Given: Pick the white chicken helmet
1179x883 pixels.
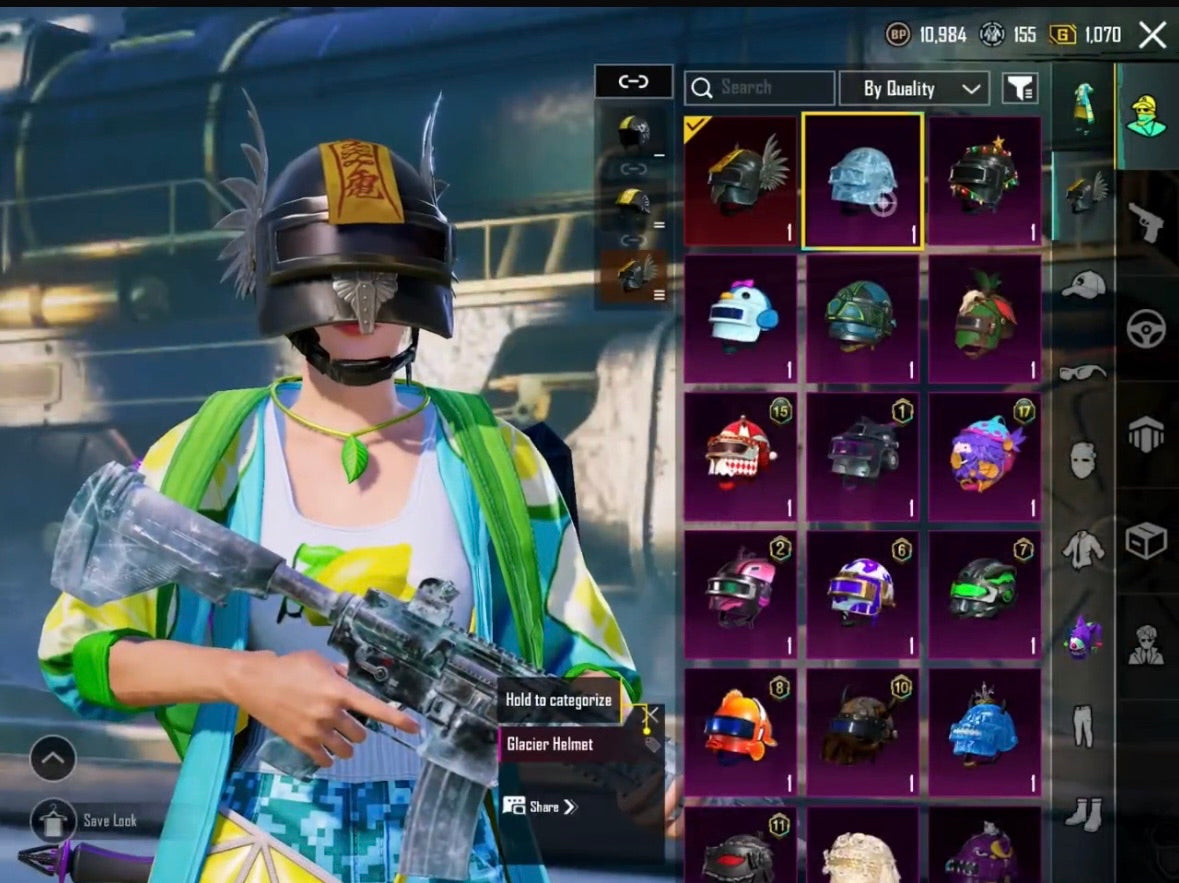Looking at the screenshot, I should (741, 318).
